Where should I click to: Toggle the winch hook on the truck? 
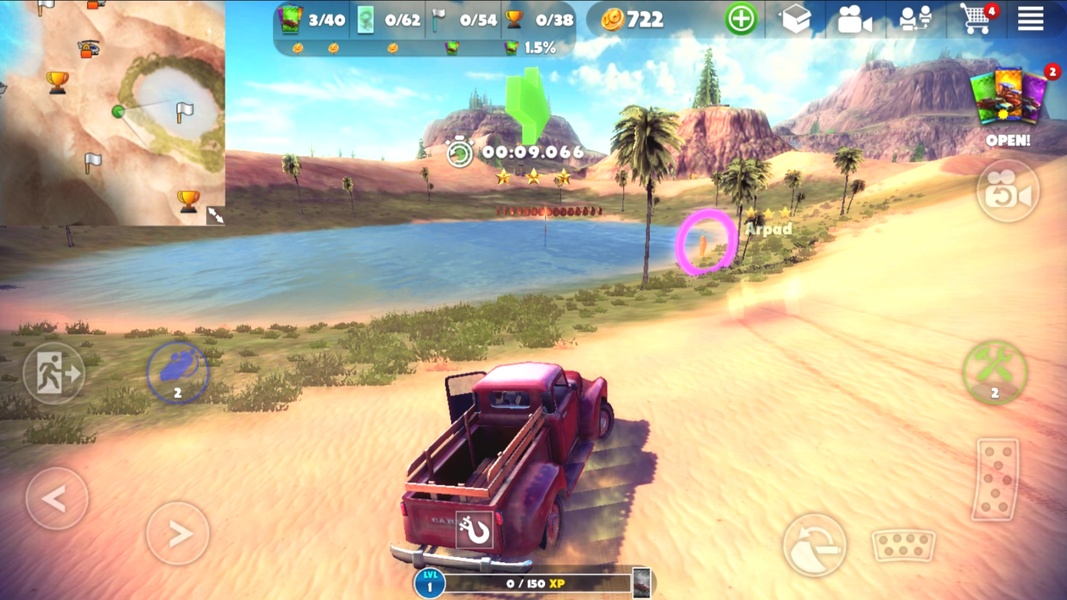click(475, 530)
